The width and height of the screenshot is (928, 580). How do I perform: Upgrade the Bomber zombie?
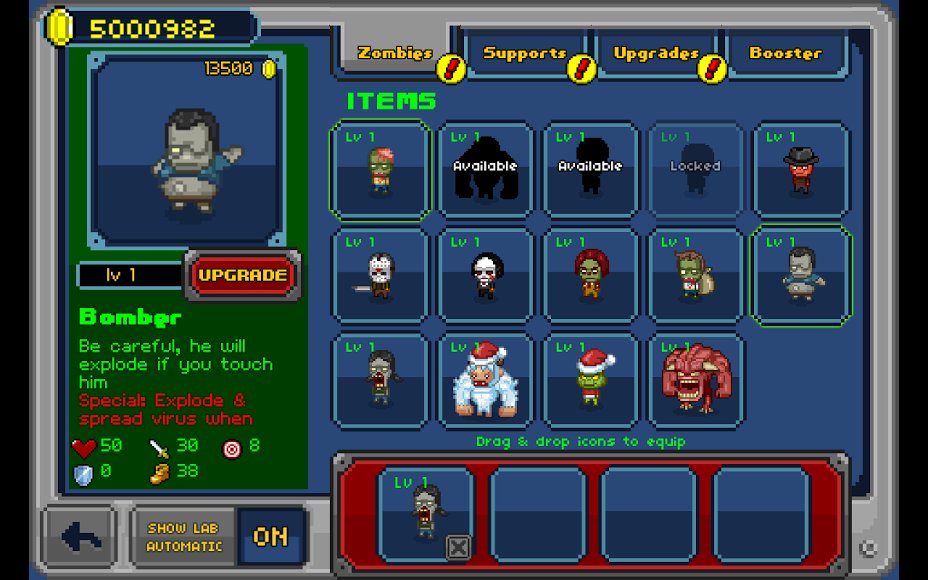tap(241, 275)
